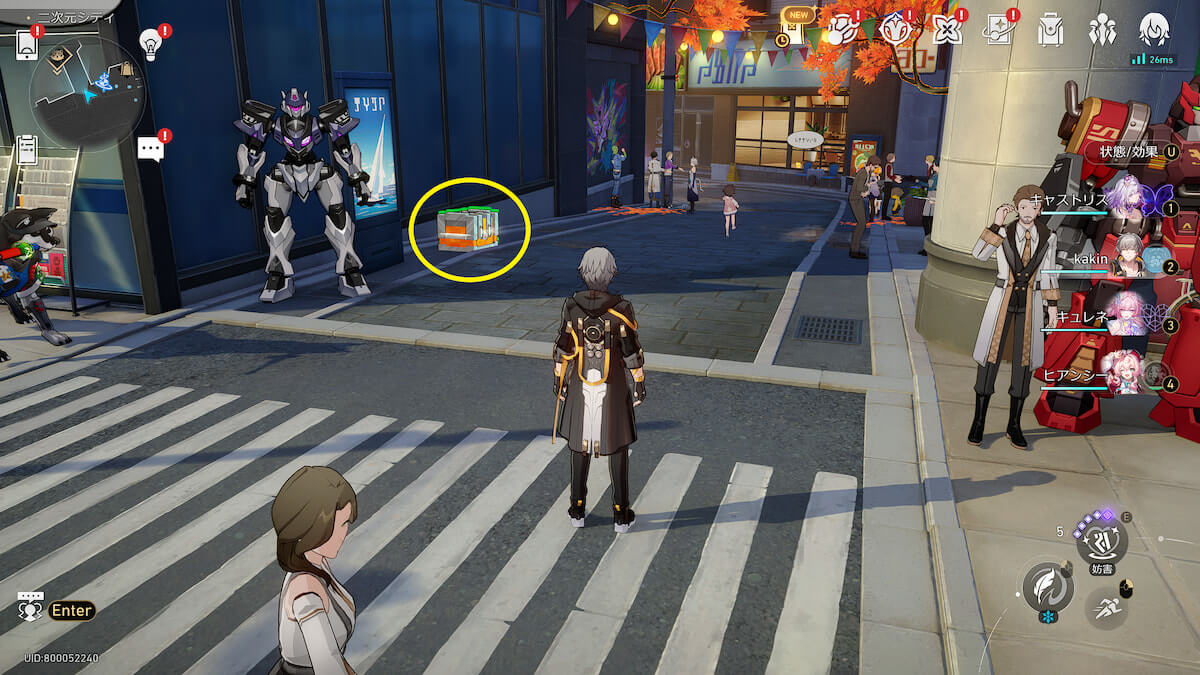
Task: Toggle the sprint running icon
Action: pos(1106,607)
